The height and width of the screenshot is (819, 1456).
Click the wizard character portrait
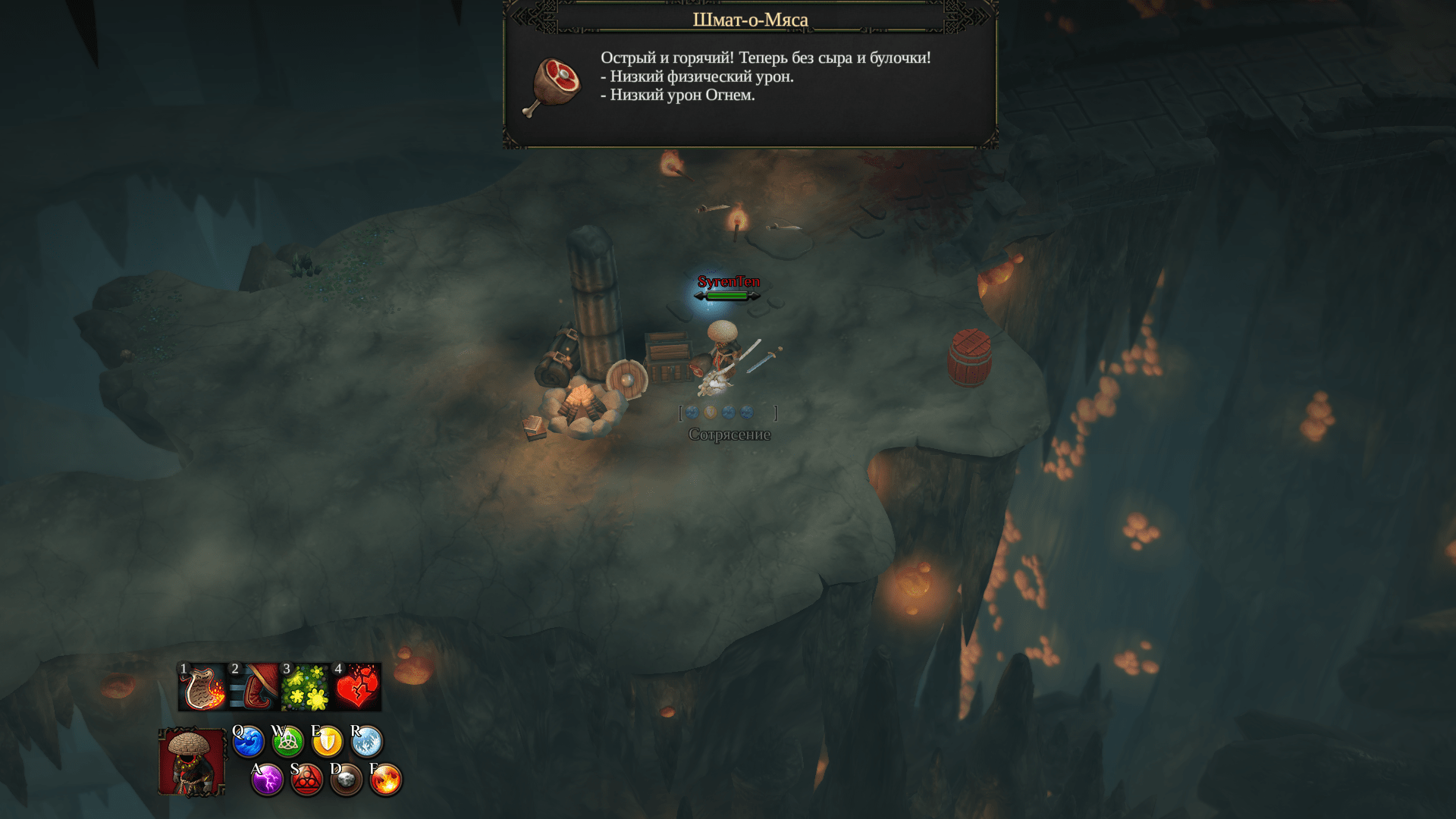(x=191, y=762)
